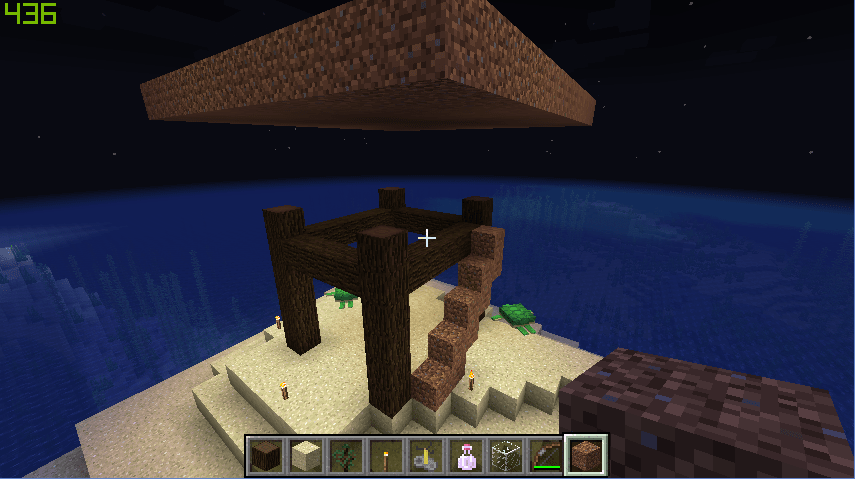Select the dirt block hotbar slot
The width and height of the screenshot is (855, 479).
tap(587, 456)
